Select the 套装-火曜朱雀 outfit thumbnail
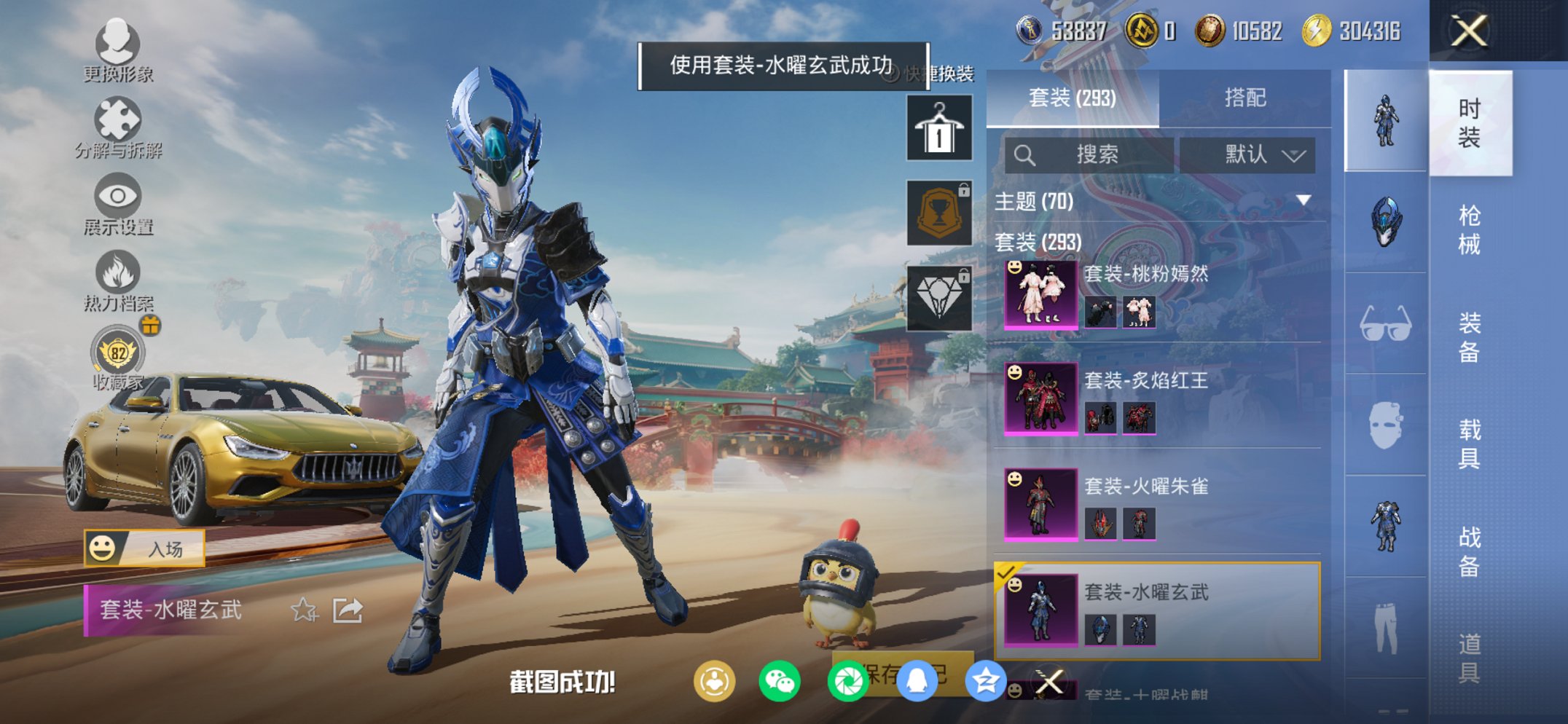The width and height of the screenshot is (1568, 724). 1040,505
